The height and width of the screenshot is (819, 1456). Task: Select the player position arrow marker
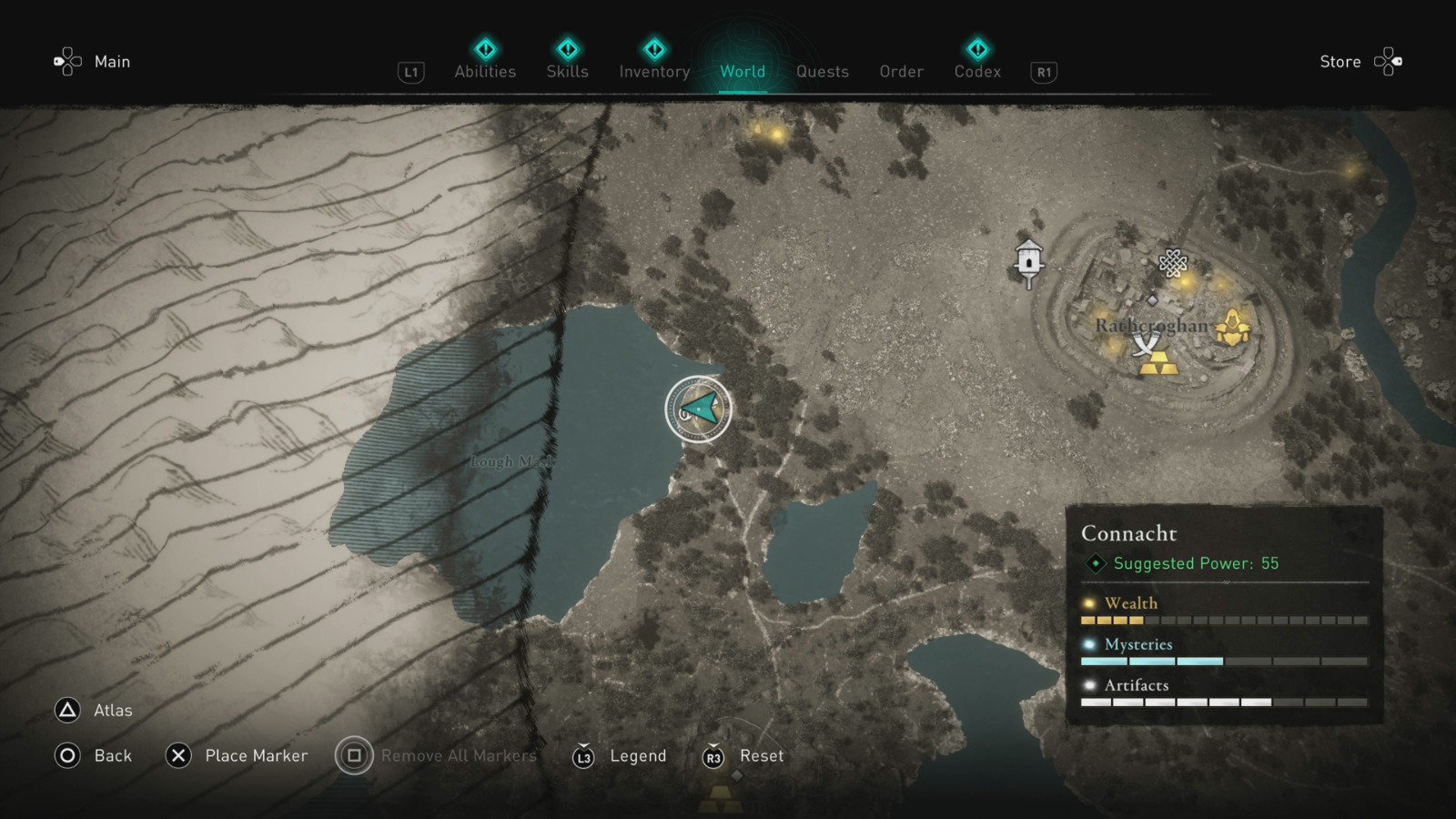[x=697, y=409]
